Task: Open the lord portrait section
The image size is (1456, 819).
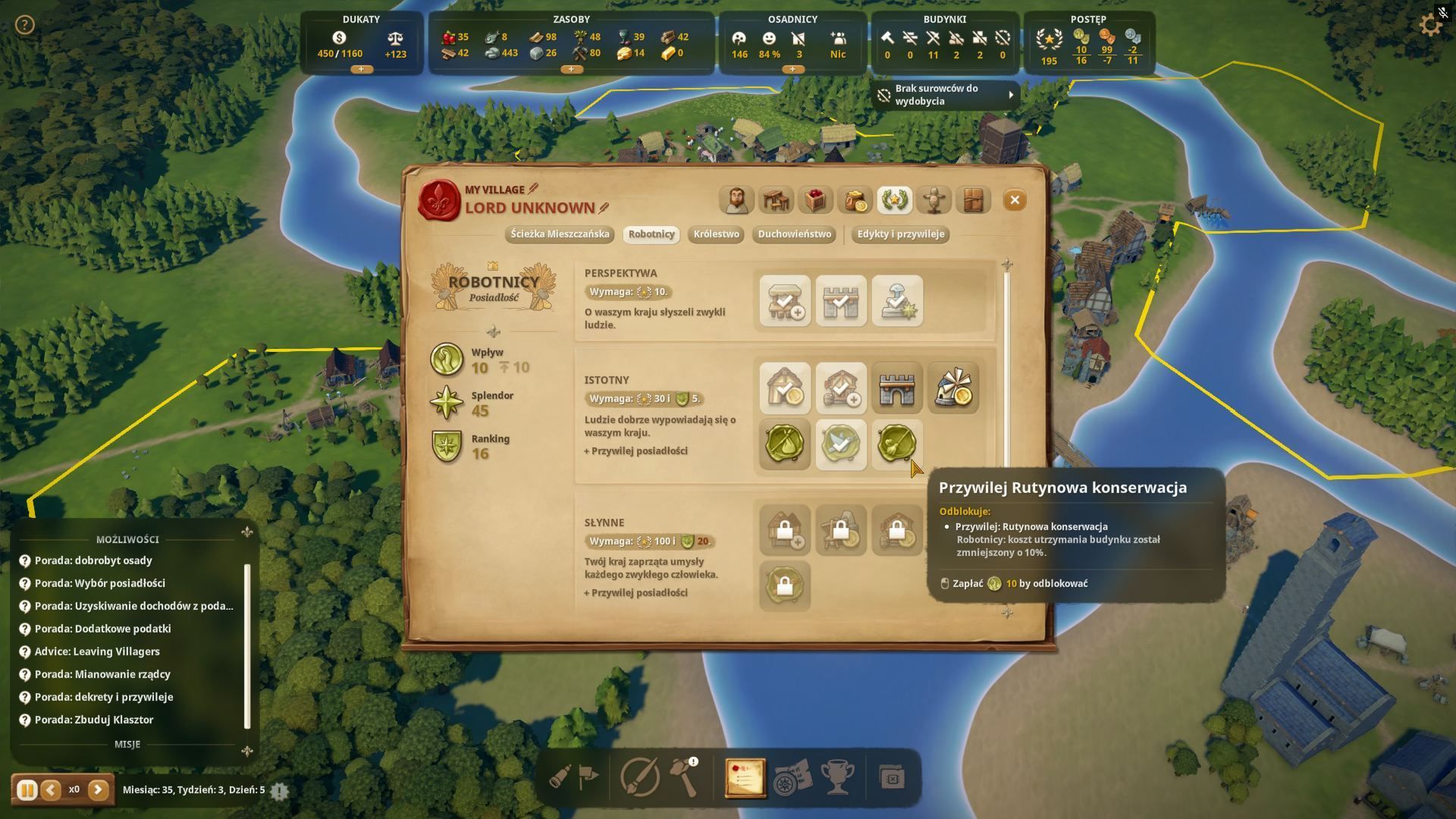Action: point(736,200)
